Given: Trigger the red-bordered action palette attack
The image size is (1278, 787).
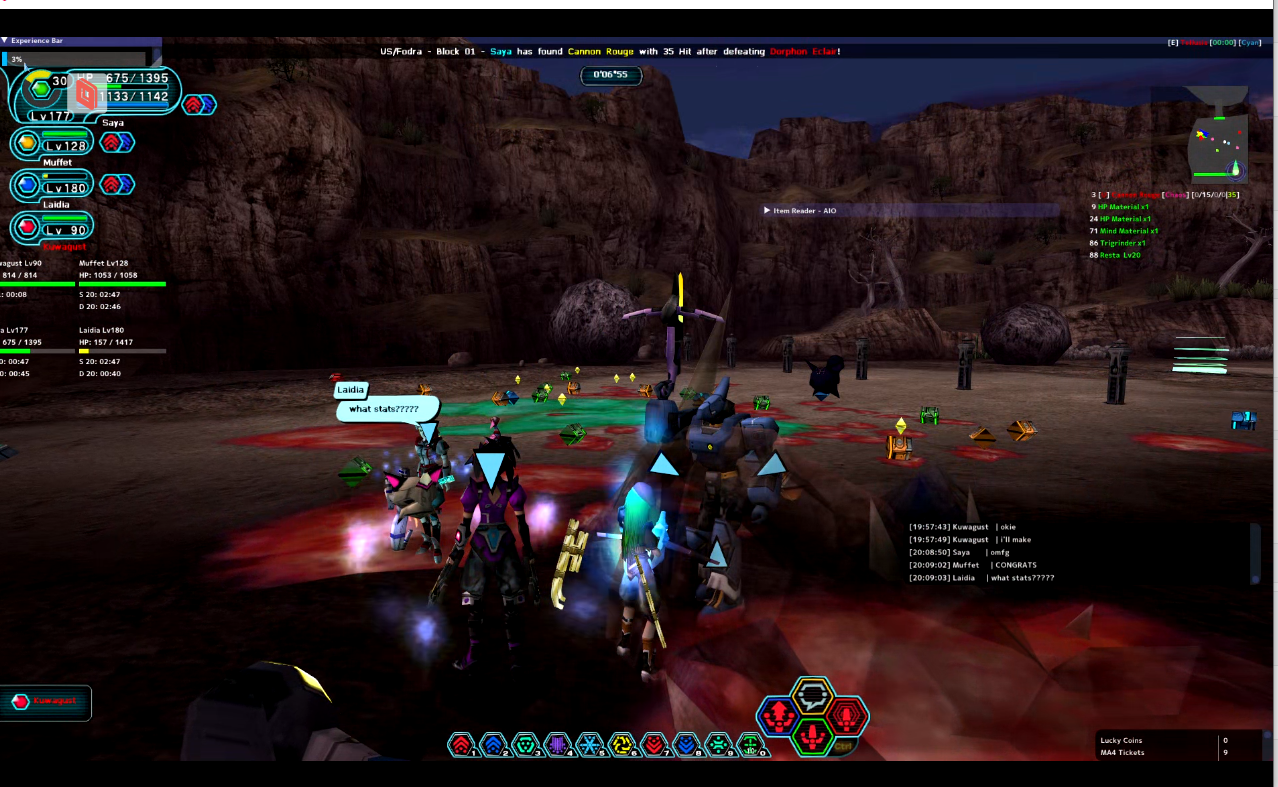Looking at the screenshot, I should tap(848, 715).
